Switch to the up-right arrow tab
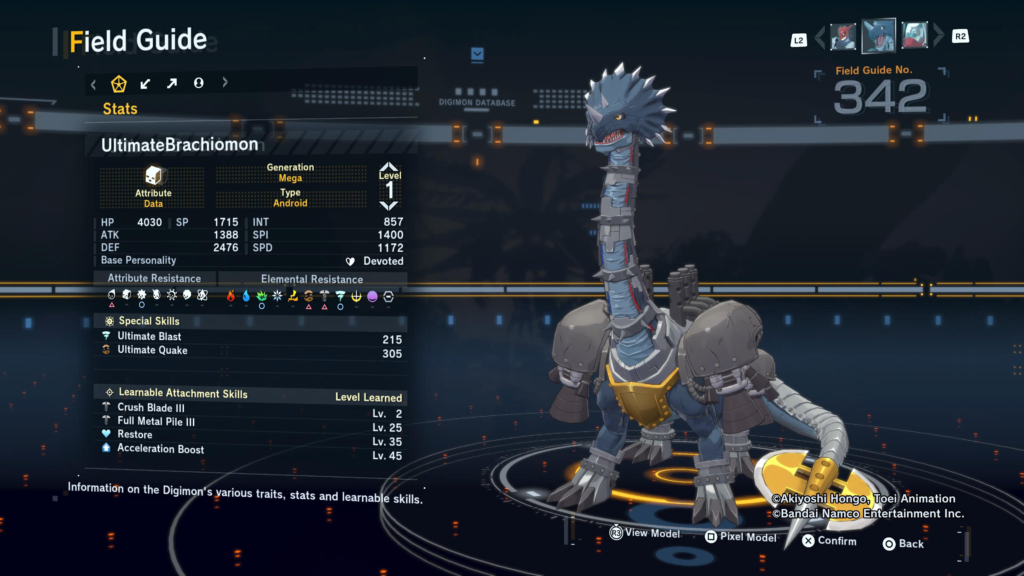 click(172, 83)
